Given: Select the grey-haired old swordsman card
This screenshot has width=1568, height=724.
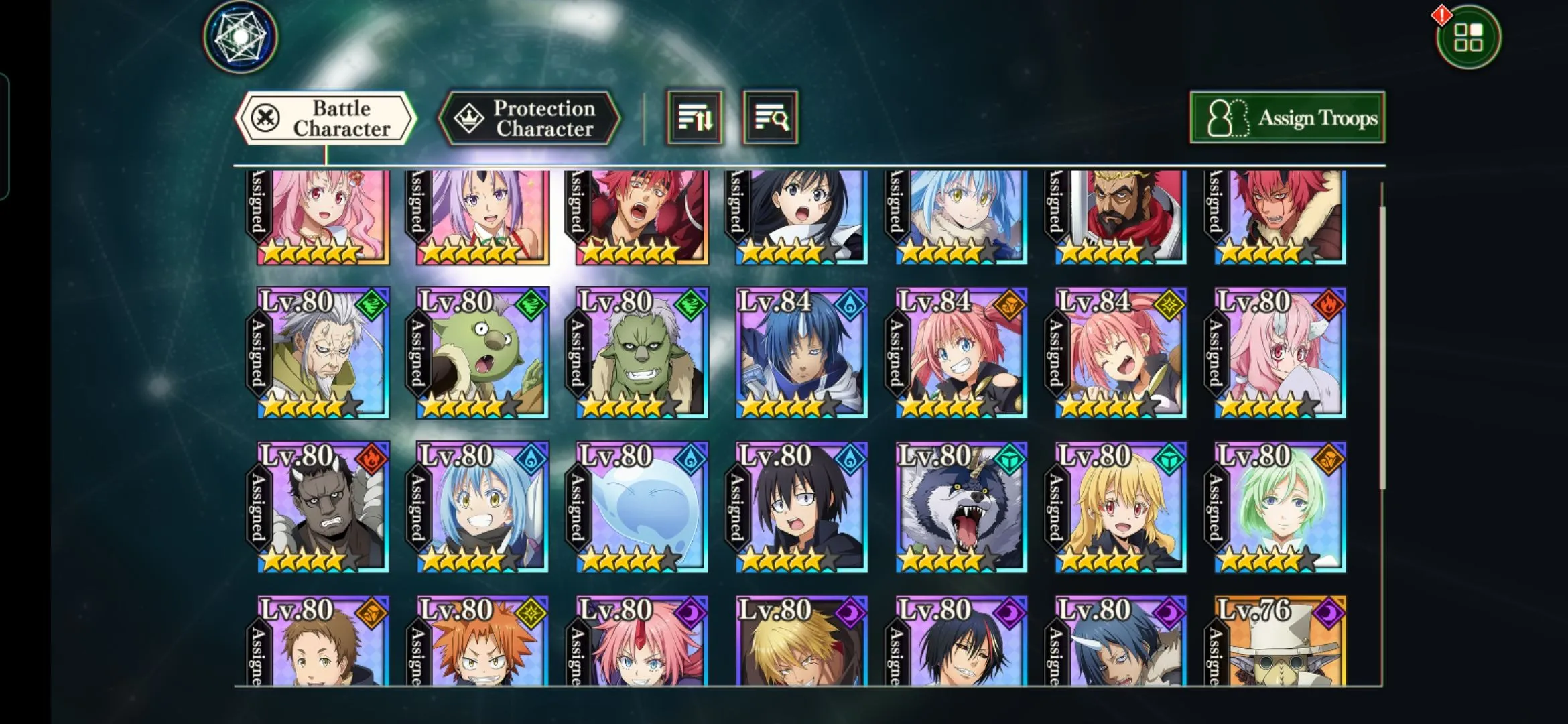Looking at the screenshot, I should (x=323, y=353).
